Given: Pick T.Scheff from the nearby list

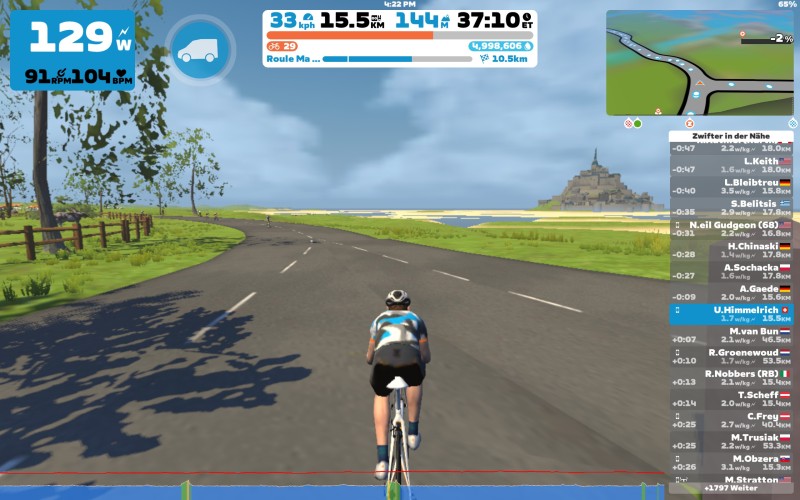Looking at the screenshot, I should click(x=731, y=399).
